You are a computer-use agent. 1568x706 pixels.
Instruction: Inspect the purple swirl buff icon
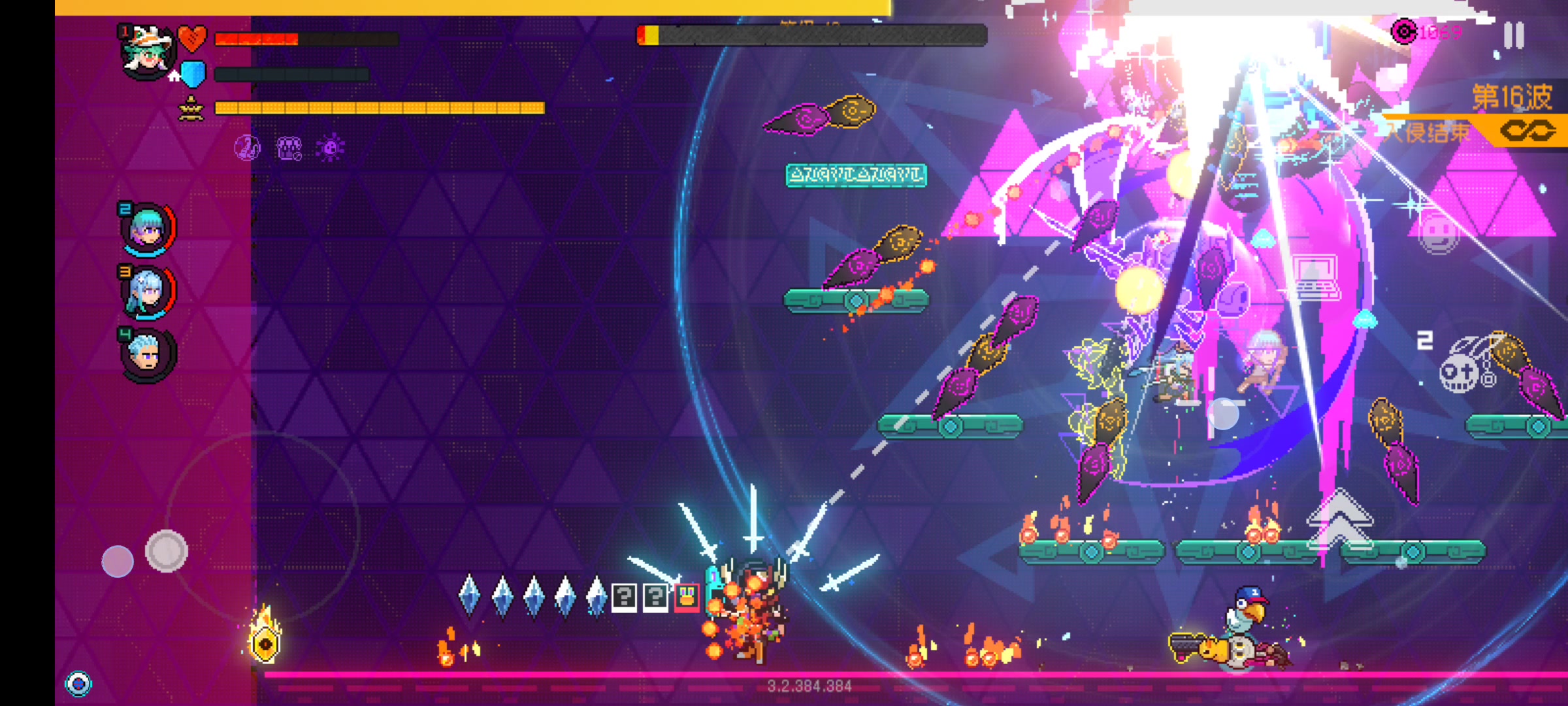point(248,148)
